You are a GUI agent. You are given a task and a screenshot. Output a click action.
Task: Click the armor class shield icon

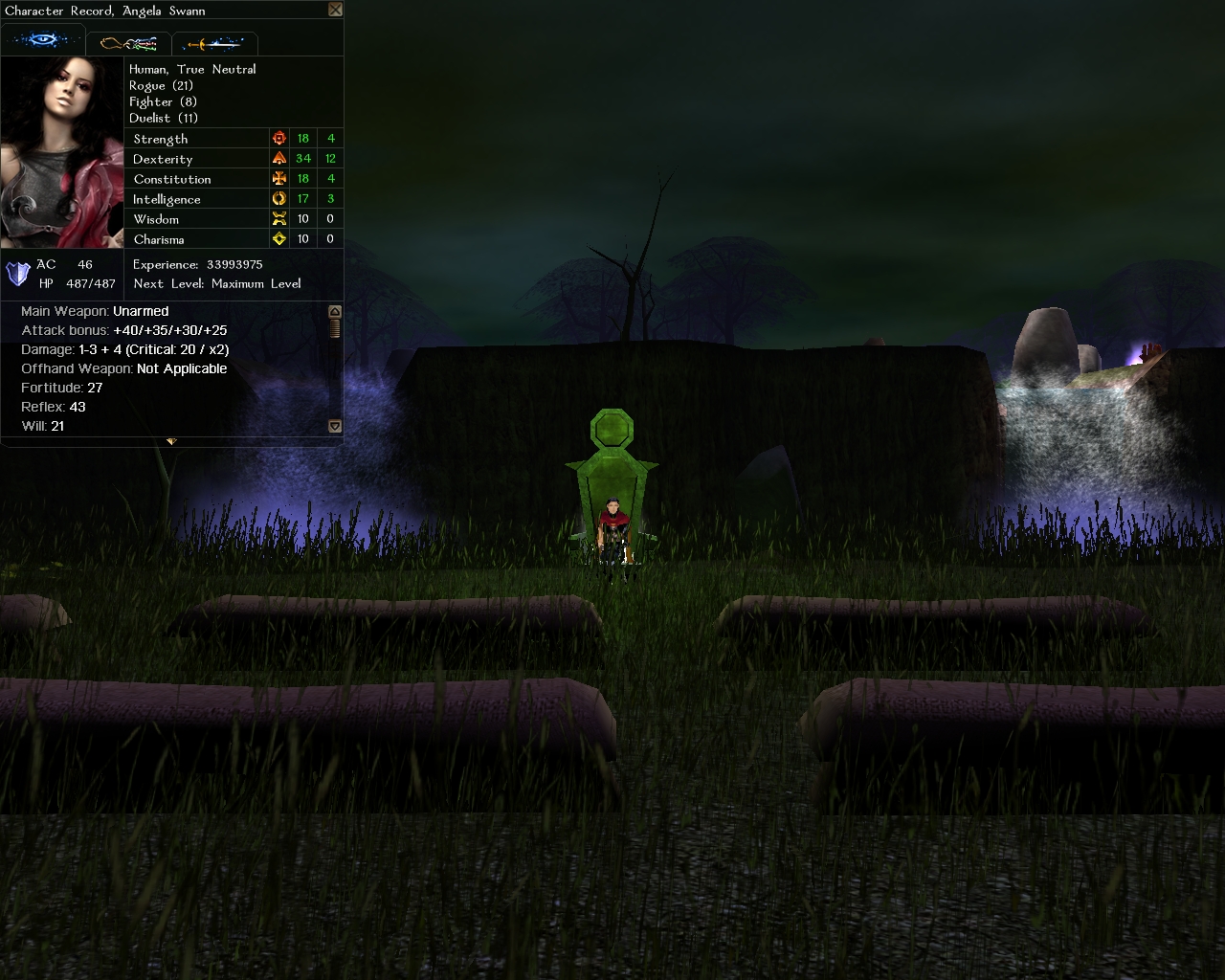tap(18, 274)
